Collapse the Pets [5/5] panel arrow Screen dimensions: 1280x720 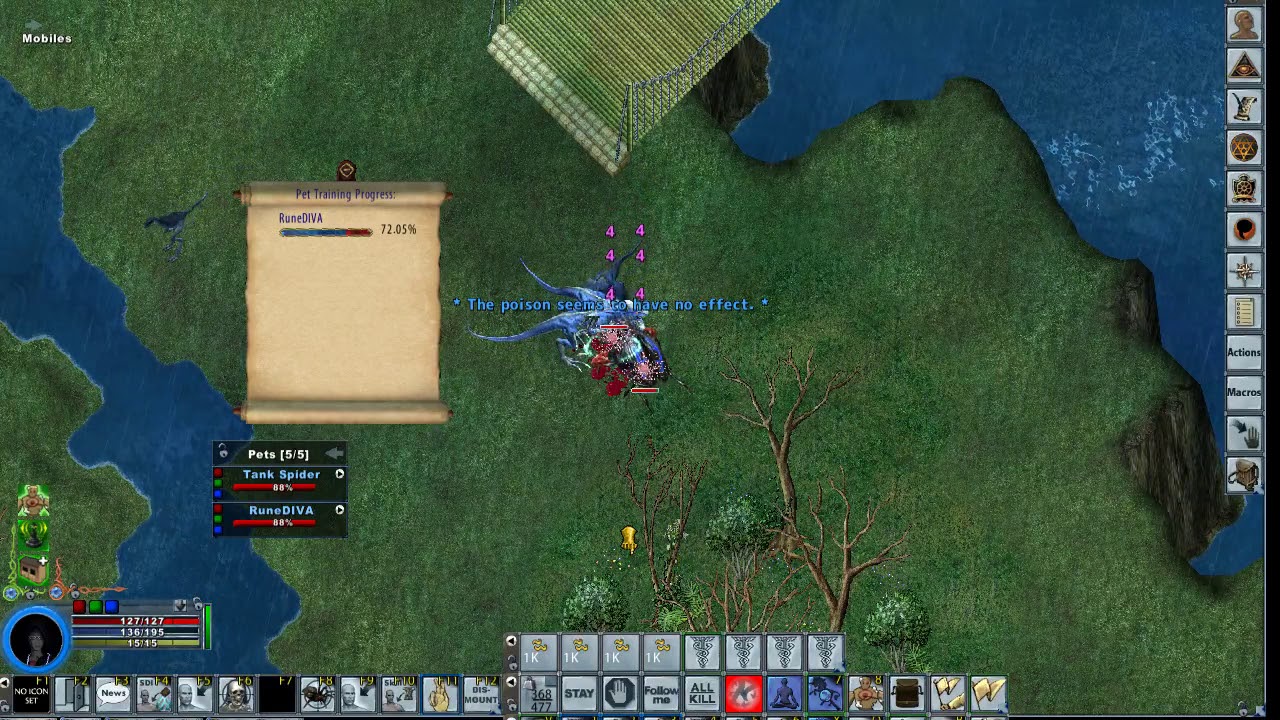(x=334, y=453)
